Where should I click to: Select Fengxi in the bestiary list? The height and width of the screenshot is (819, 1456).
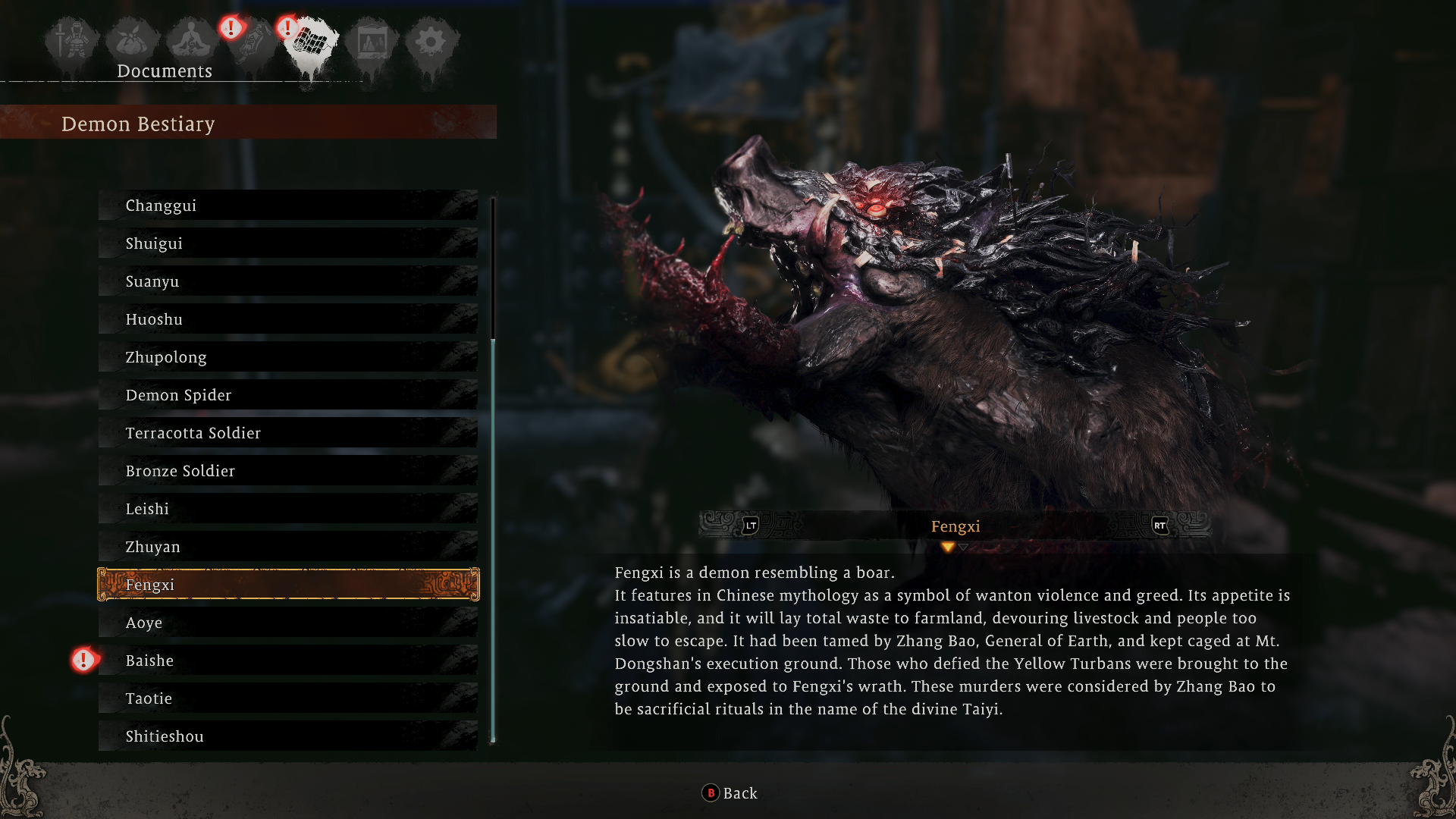pyautogui.click(x=288, y=585)
